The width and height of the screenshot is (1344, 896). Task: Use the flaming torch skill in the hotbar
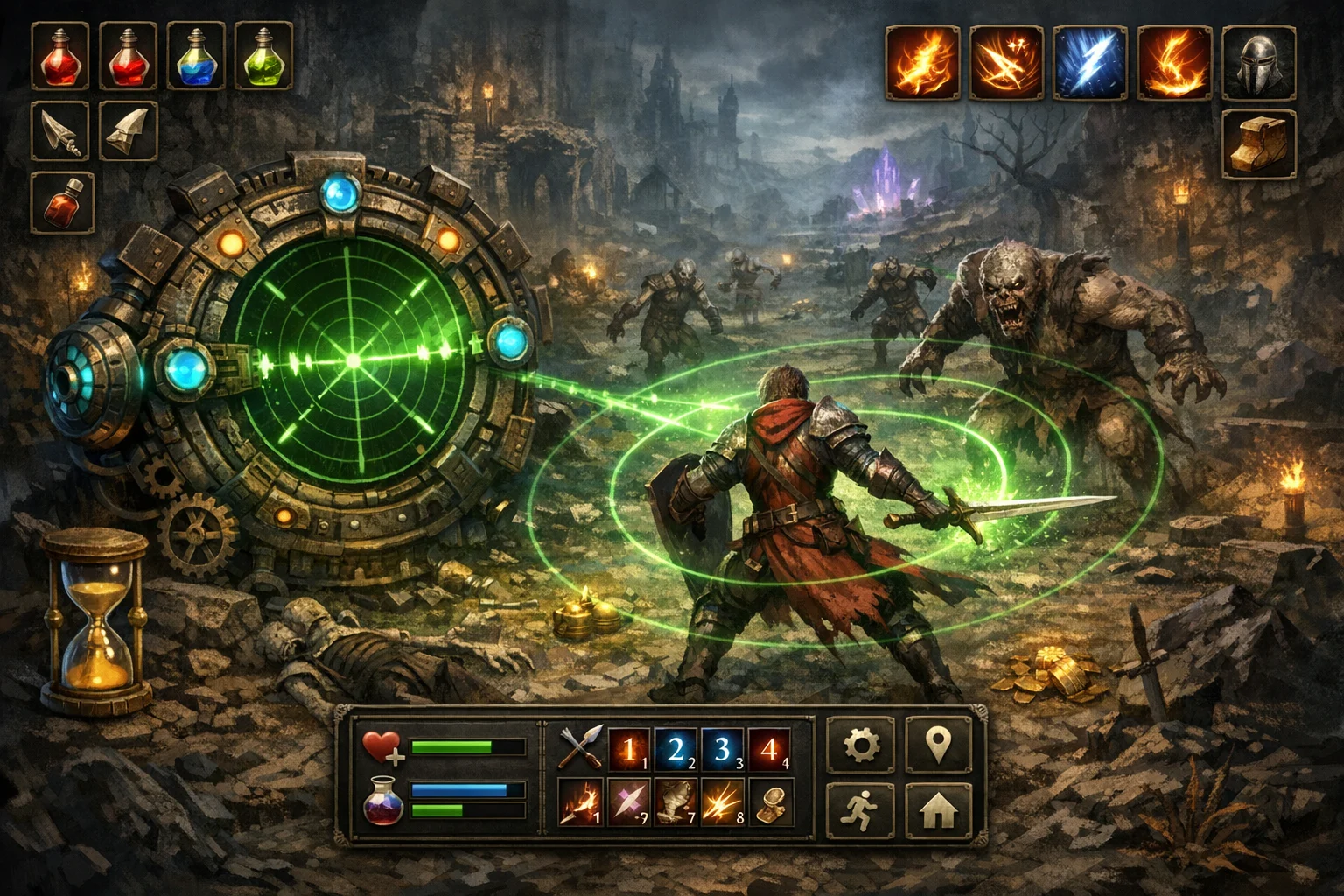click(580, 803)
